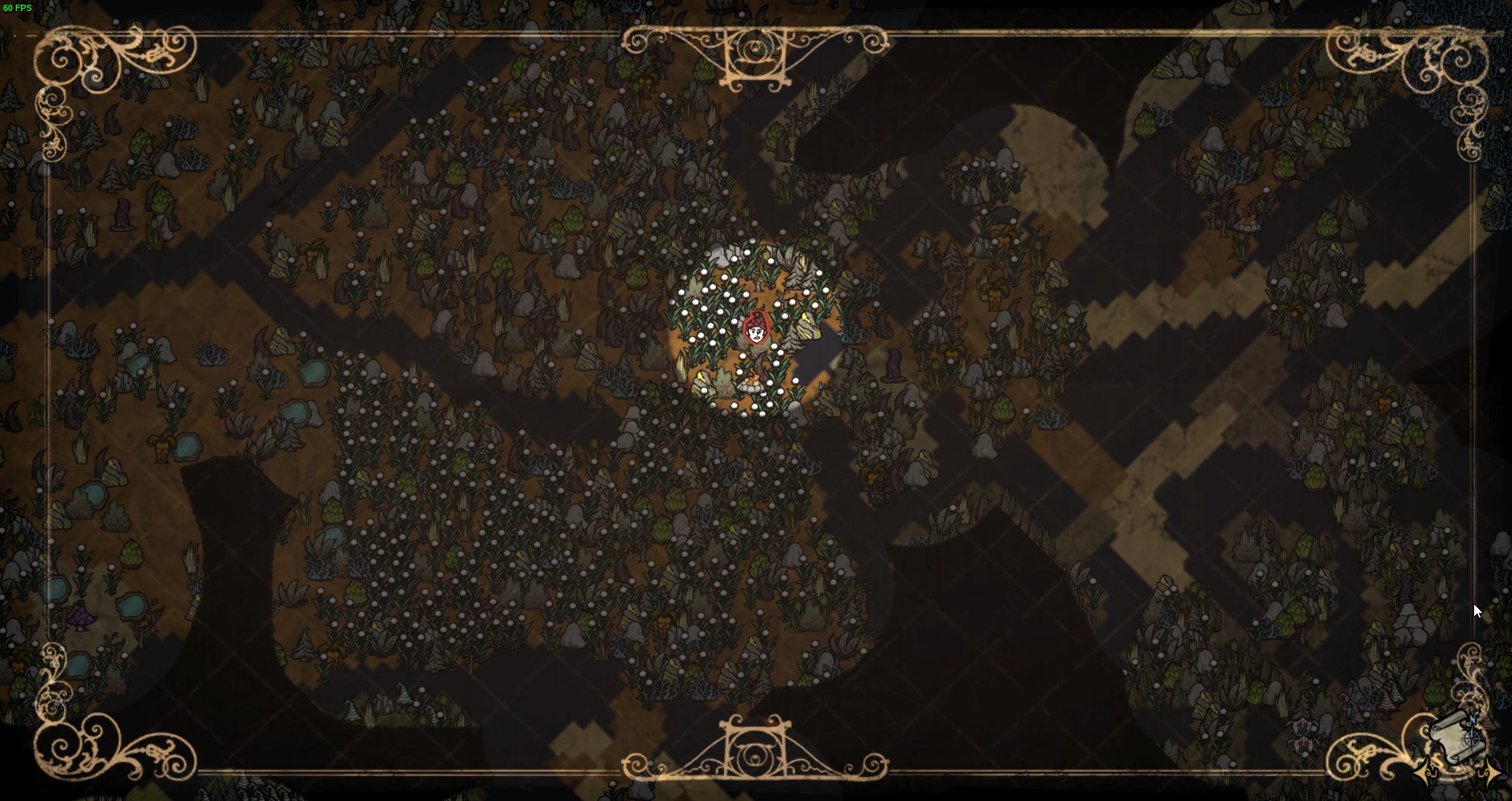Select a sapling icon above the player marker

pyautogui.click(x=757, y=282)
